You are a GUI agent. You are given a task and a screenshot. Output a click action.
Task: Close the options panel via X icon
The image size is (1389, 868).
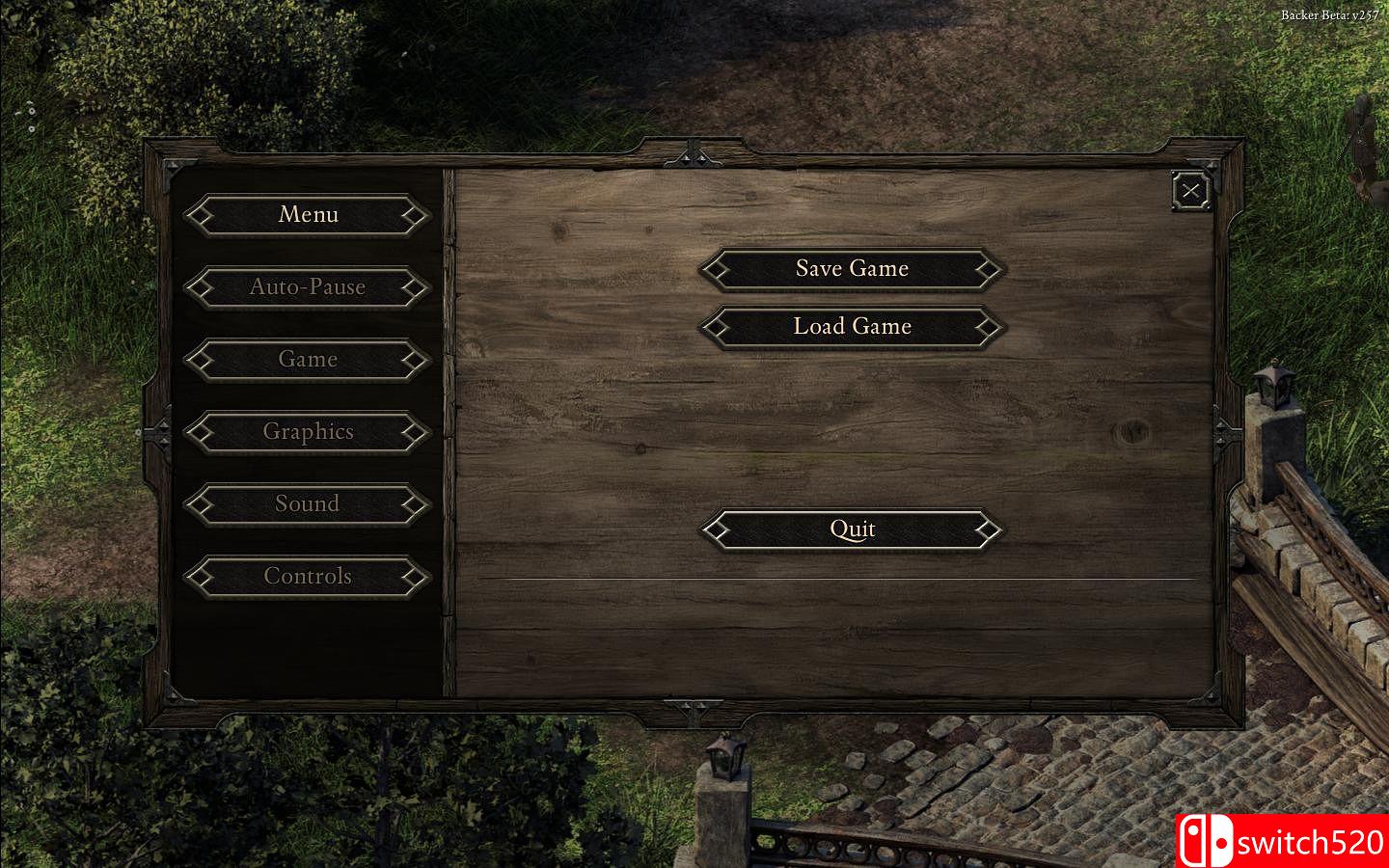point(1190,190)
